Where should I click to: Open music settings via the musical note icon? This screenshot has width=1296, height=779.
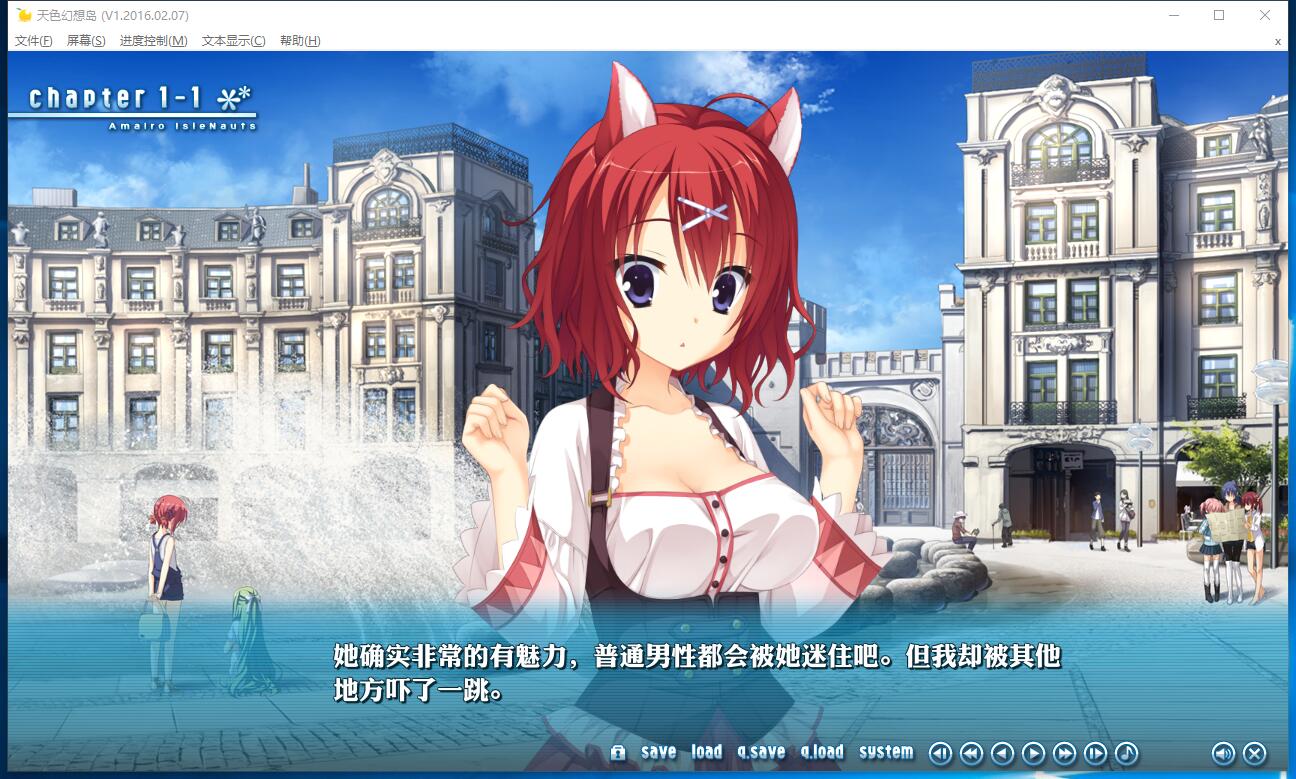click(1124, 753)
